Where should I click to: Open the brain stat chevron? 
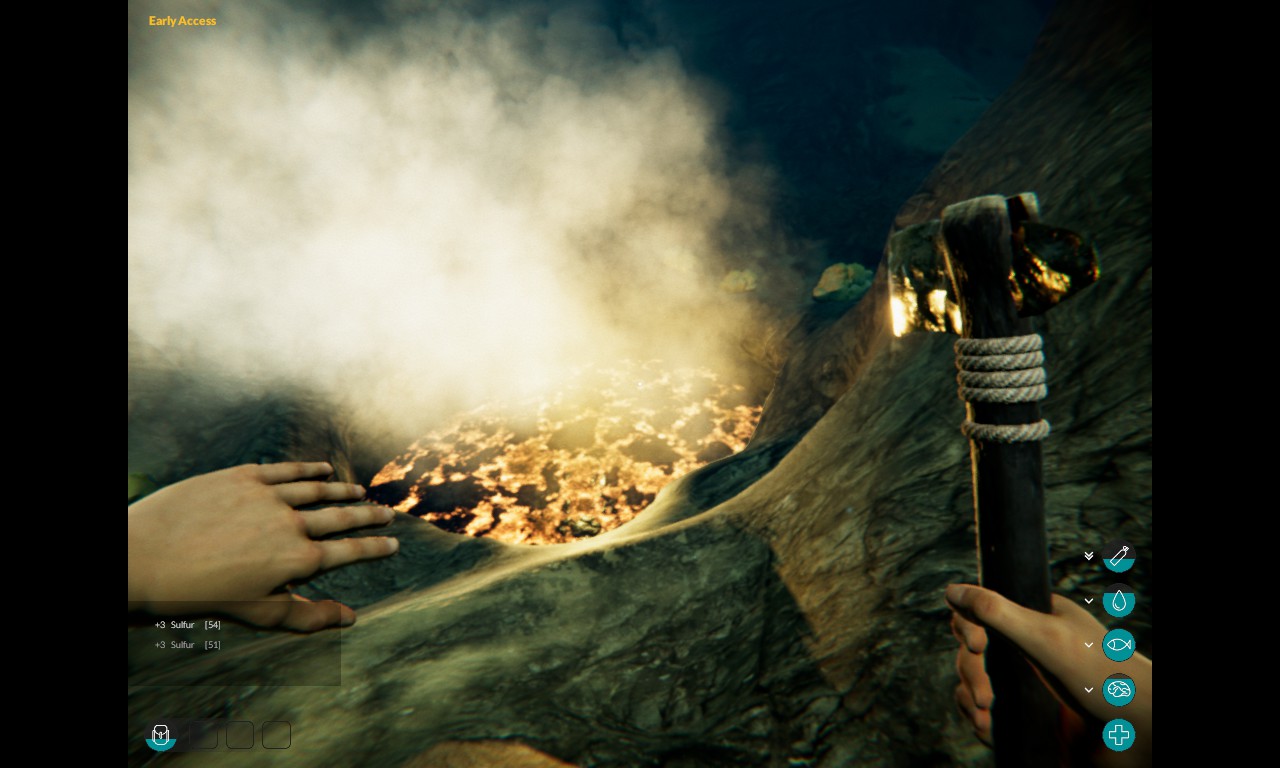tap(1088, 689)
